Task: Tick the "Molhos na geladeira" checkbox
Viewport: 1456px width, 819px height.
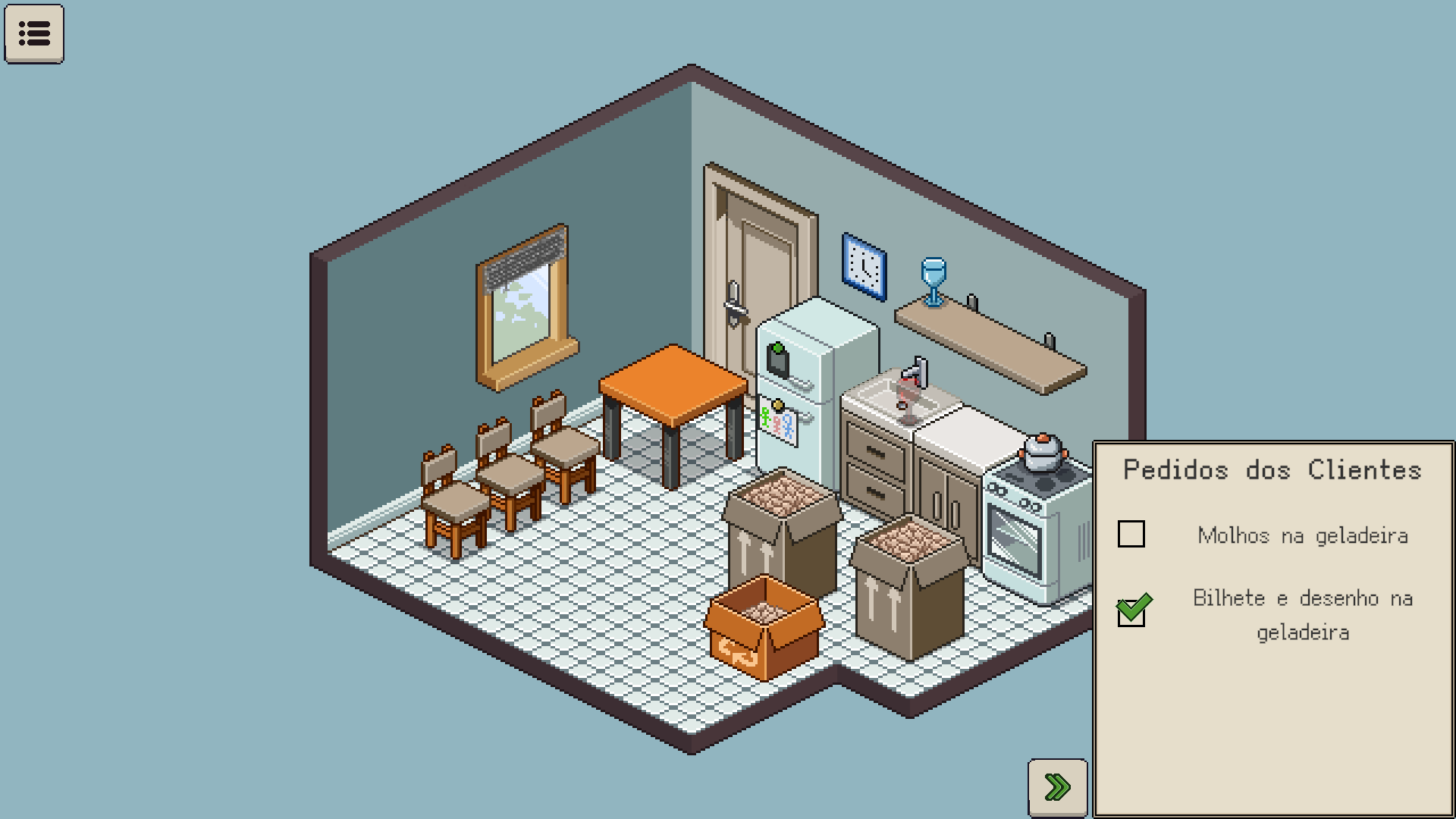Action: click(1131, 534)
